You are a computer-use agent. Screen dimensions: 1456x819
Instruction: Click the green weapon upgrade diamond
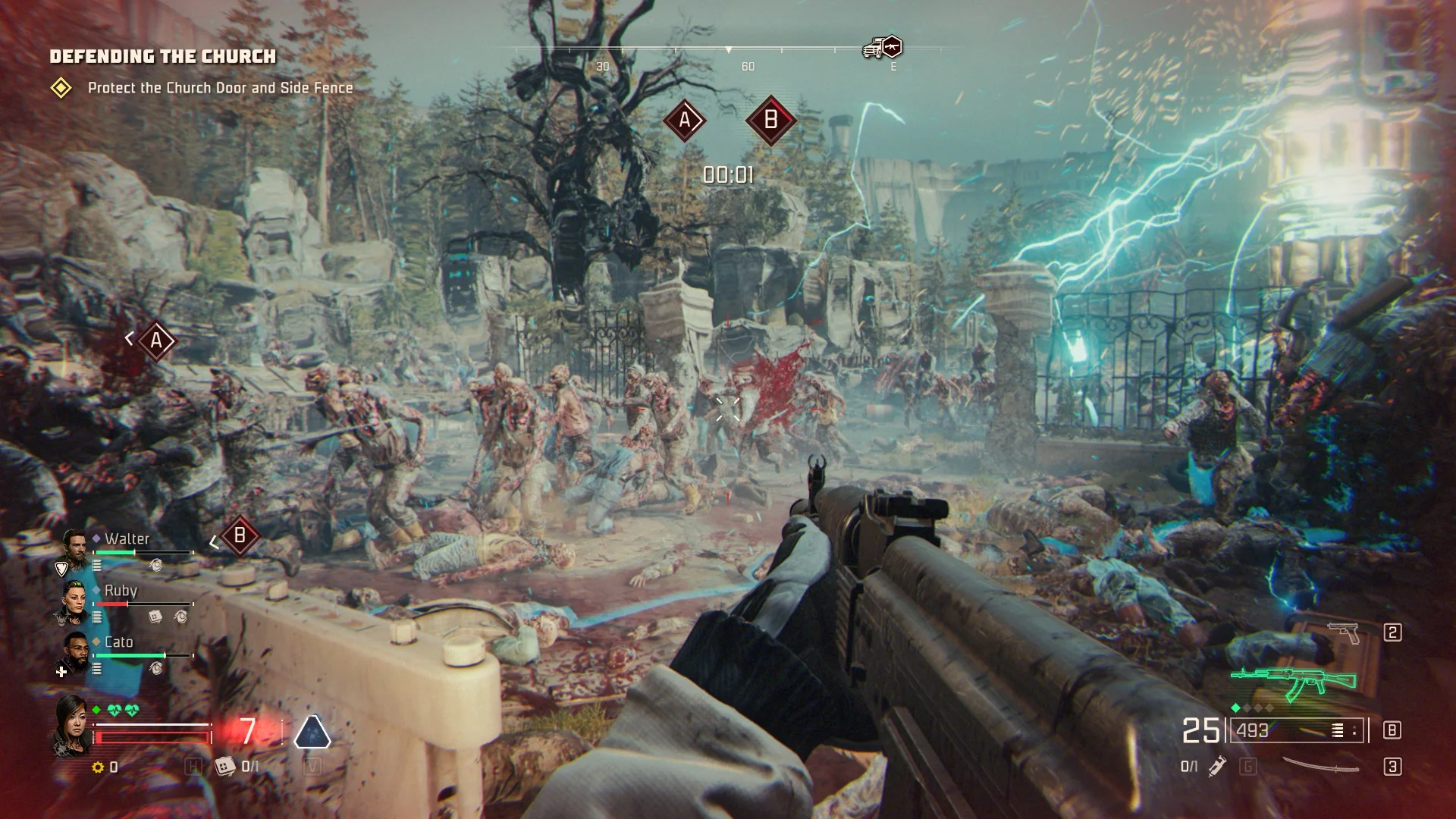tap(1235, 708)
